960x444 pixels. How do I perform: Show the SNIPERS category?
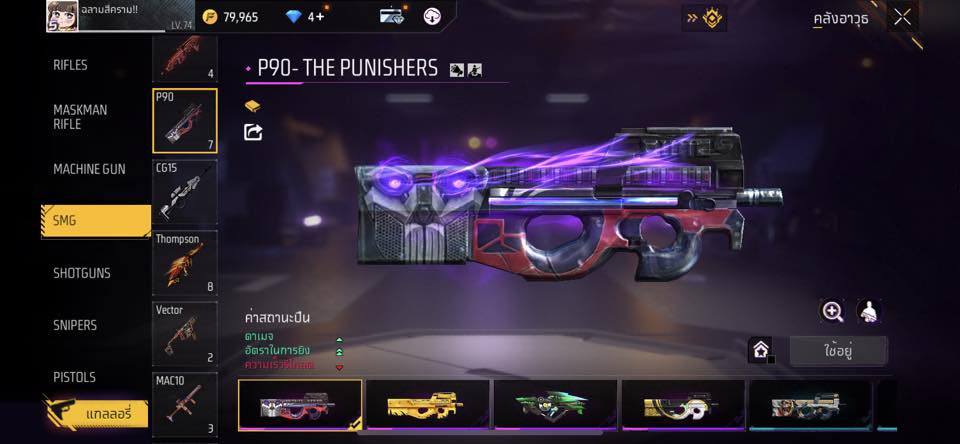[75, 325]
